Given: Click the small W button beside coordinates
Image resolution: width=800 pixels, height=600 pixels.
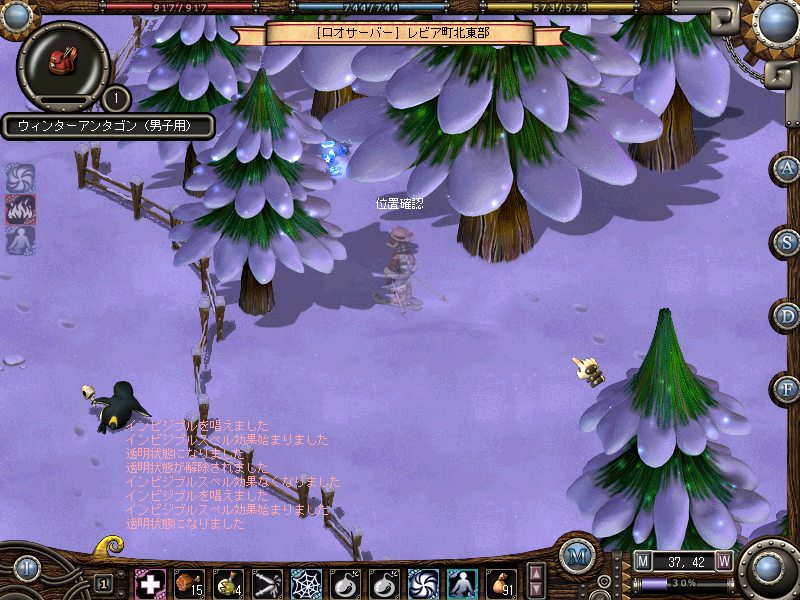Looking at the screenshot, I should [724, 560].
